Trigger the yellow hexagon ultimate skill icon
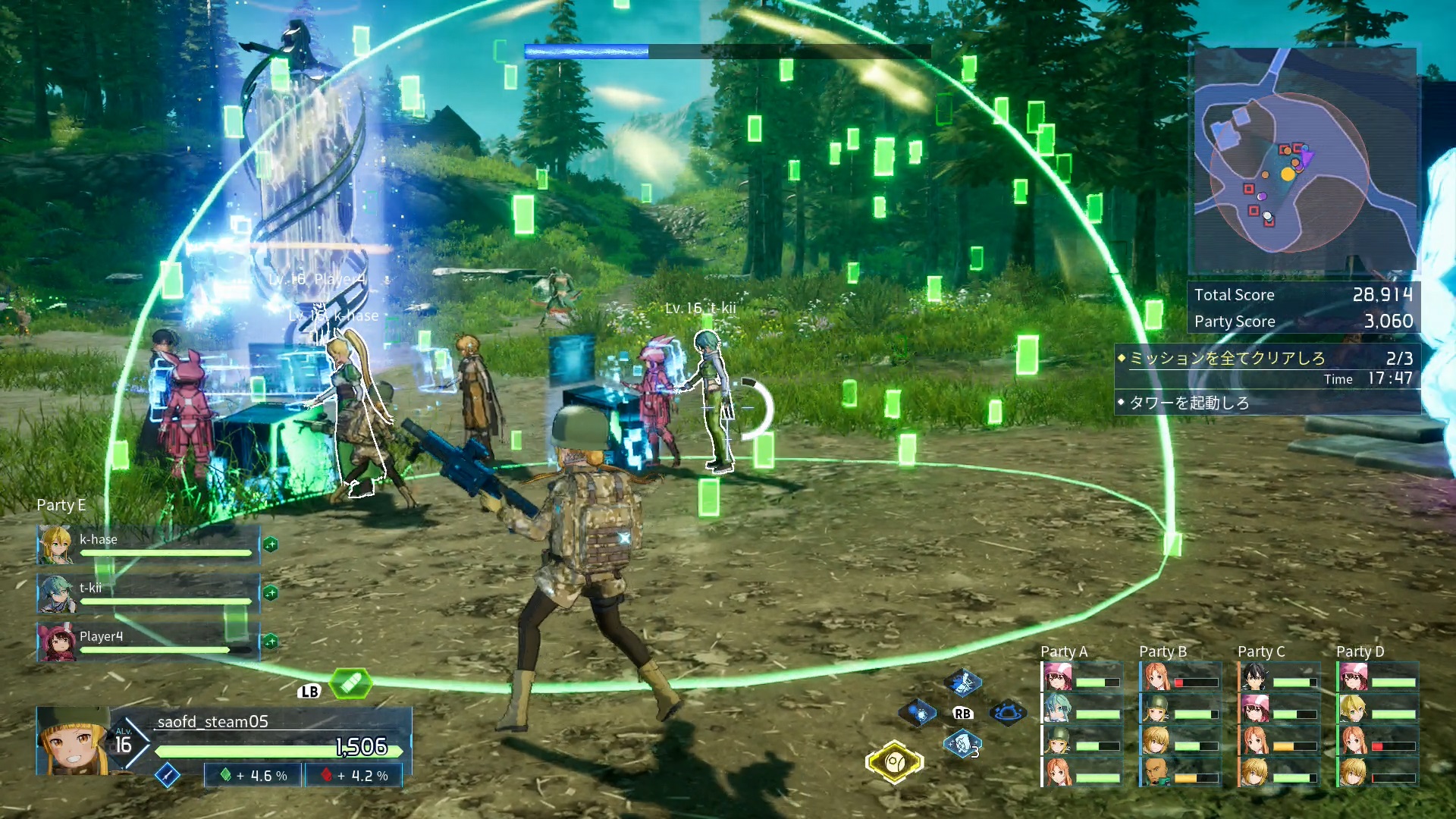This screenshot has height=819, width=1456. tap(894, 761)
